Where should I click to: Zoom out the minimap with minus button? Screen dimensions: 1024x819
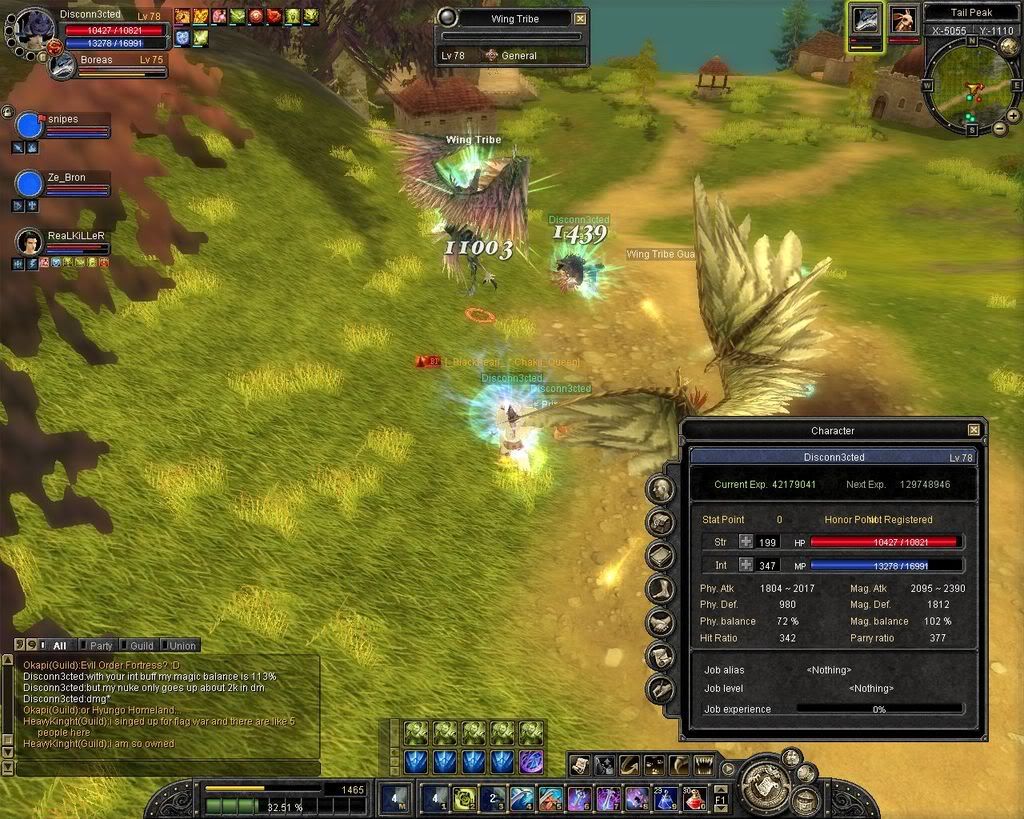[x=1000, y=129]
